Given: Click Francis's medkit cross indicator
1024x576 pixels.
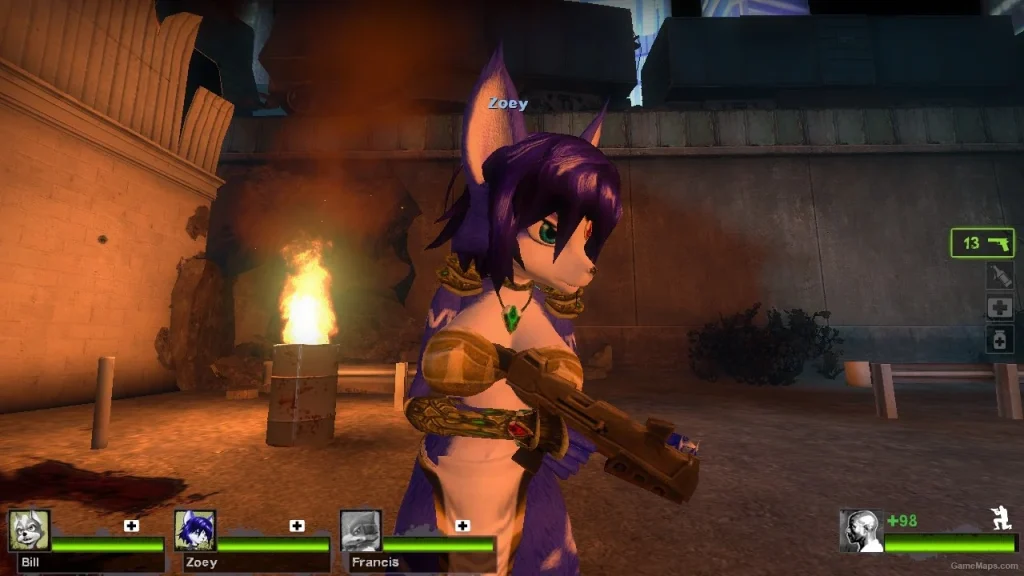Looking at the screenshot, I should tap(462, 526).
